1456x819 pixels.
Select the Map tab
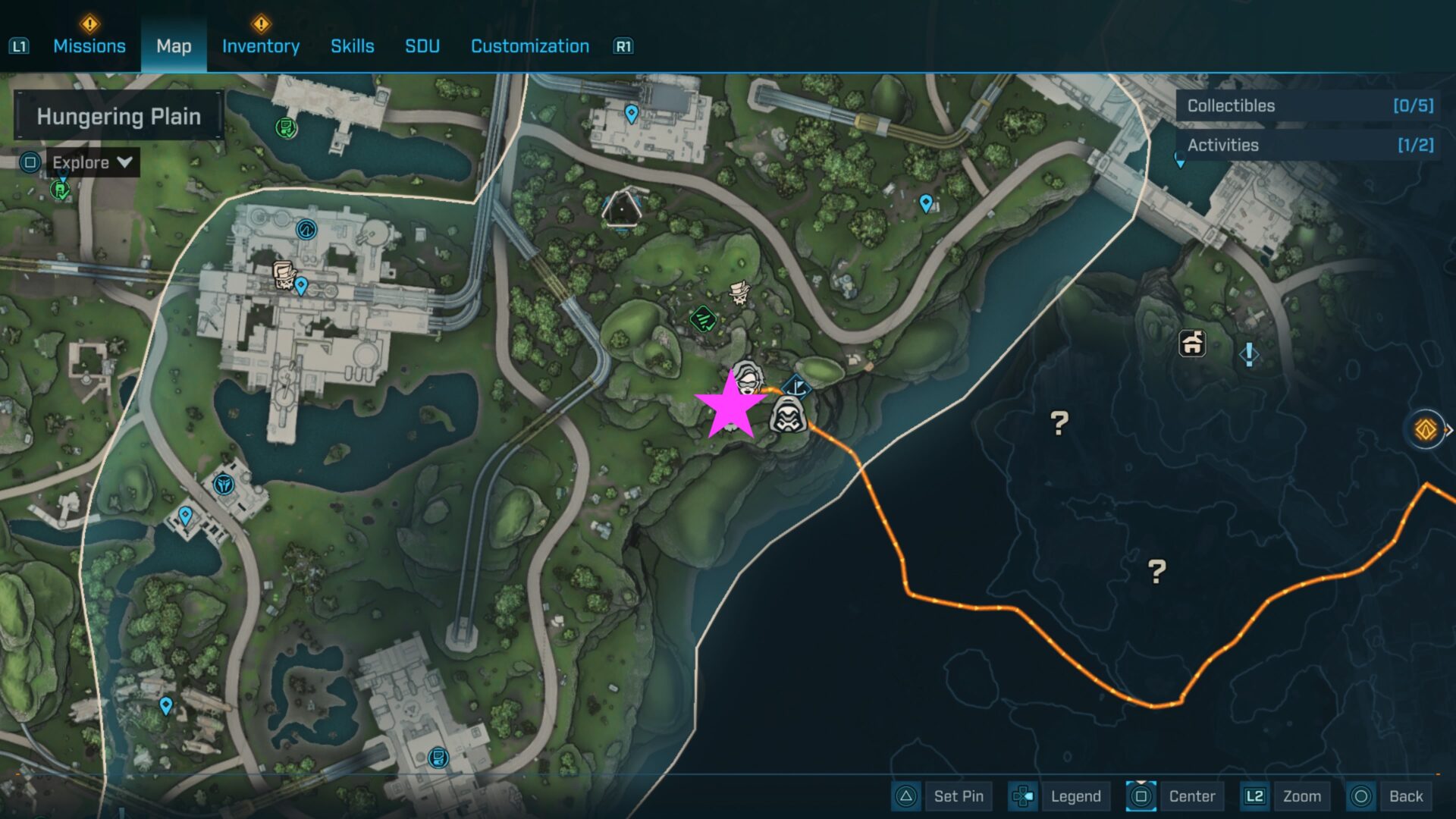[x=174, y=46]
